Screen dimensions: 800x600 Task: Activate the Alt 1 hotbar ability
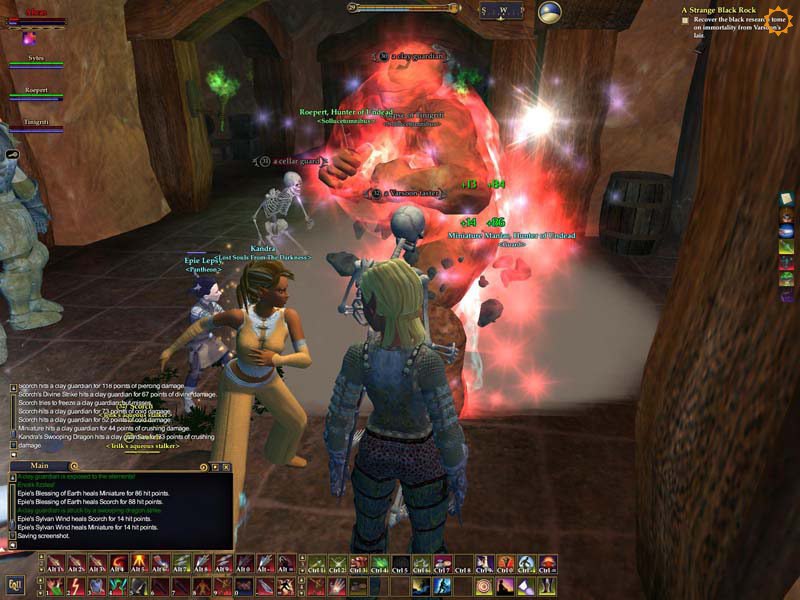click(x=55, y=563)
